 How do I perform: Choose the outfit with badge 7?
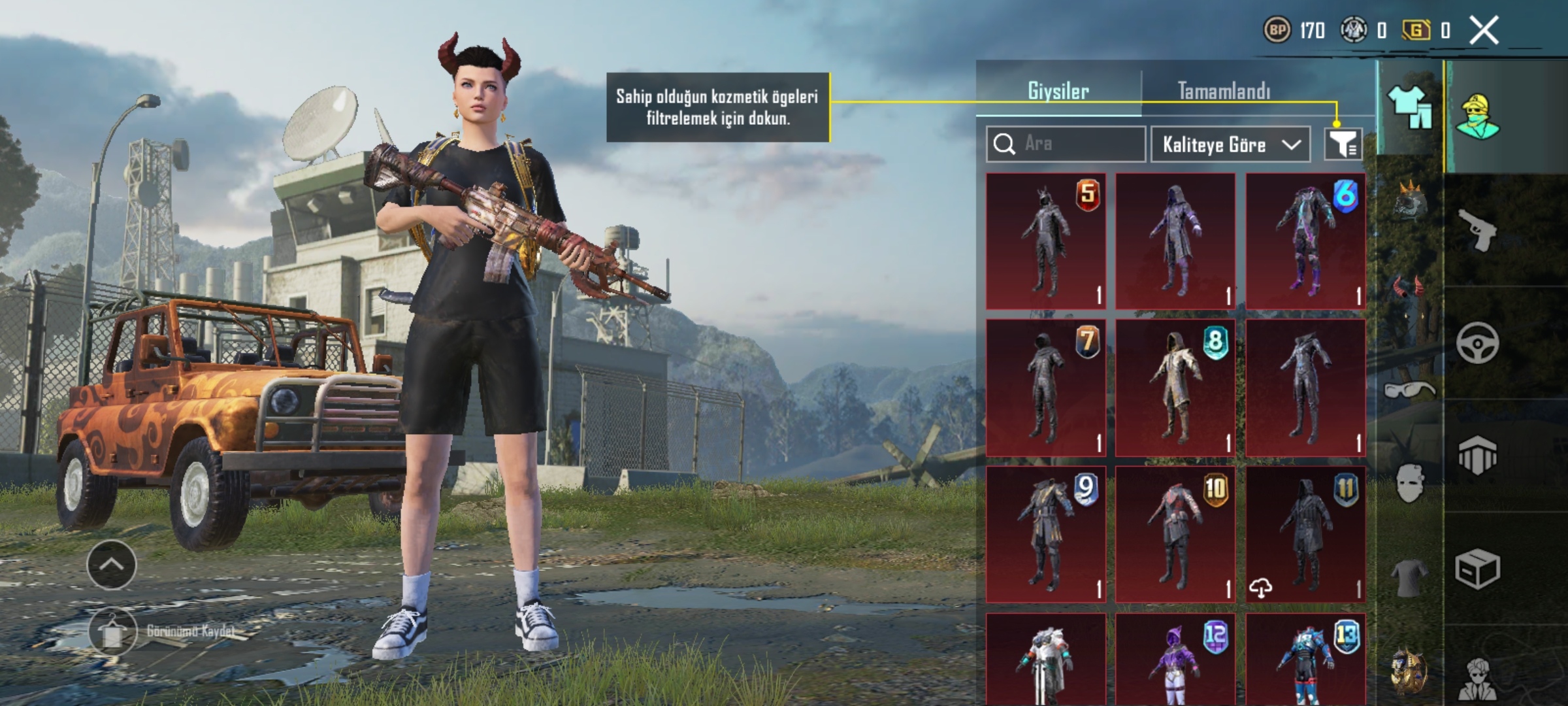tap(1045, 388)
